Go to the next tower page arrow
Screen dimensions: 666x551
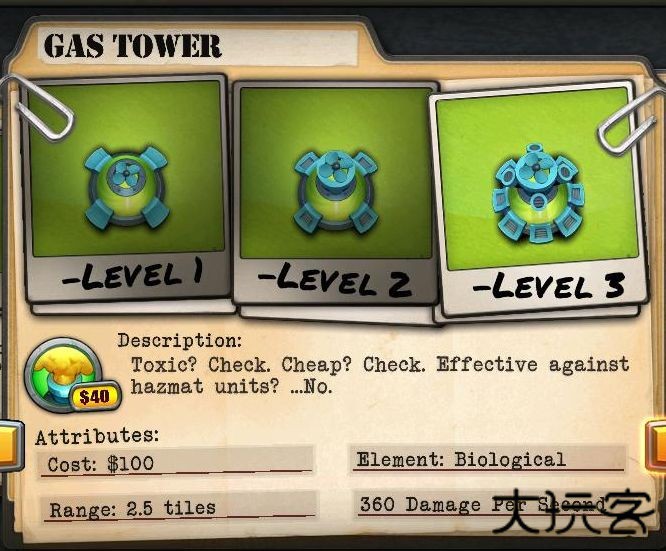point(657,446)
